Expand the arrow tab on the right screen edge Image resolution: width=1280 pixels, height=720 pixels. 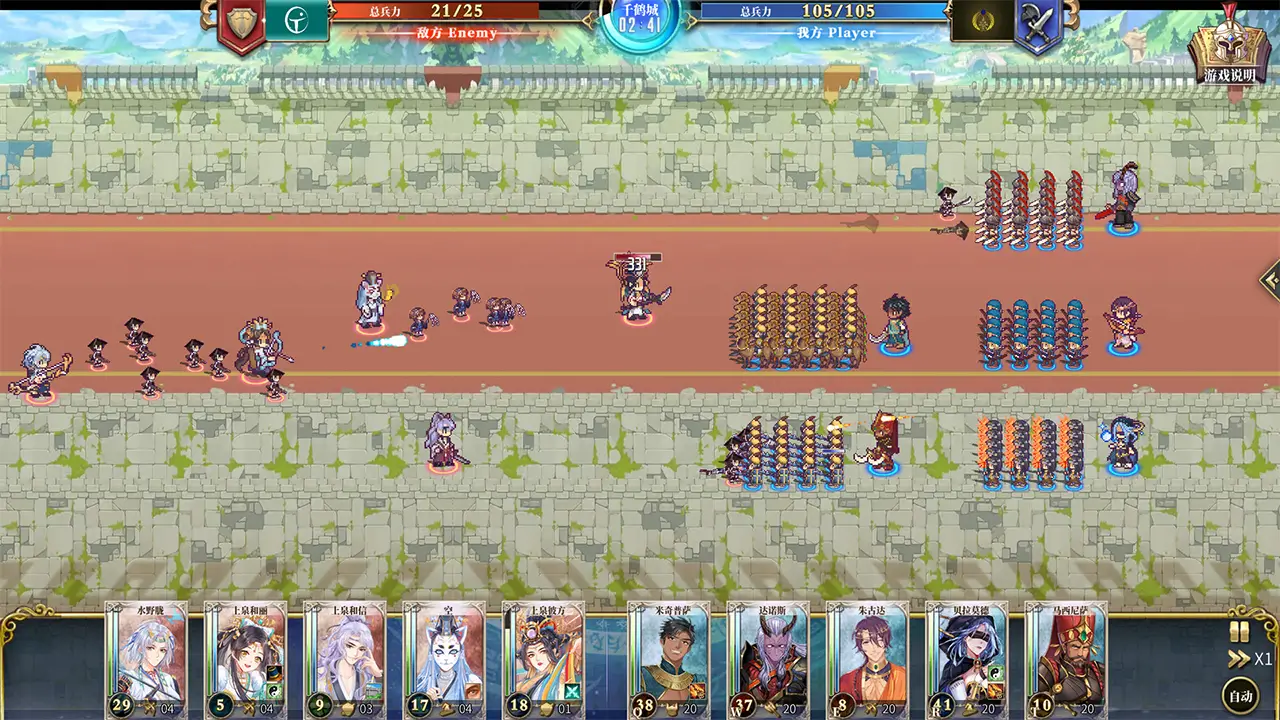tap(1272, 283)
